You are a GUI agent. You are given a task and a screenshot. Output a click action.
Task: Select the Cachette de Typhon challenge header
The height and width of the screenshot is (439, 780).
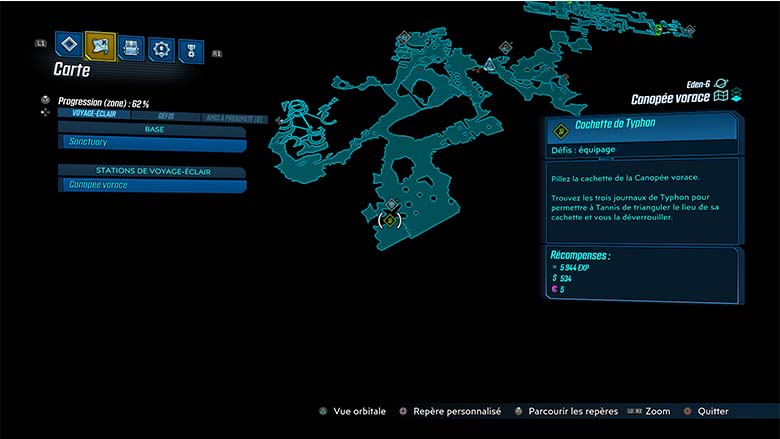(x=641, y=128)
